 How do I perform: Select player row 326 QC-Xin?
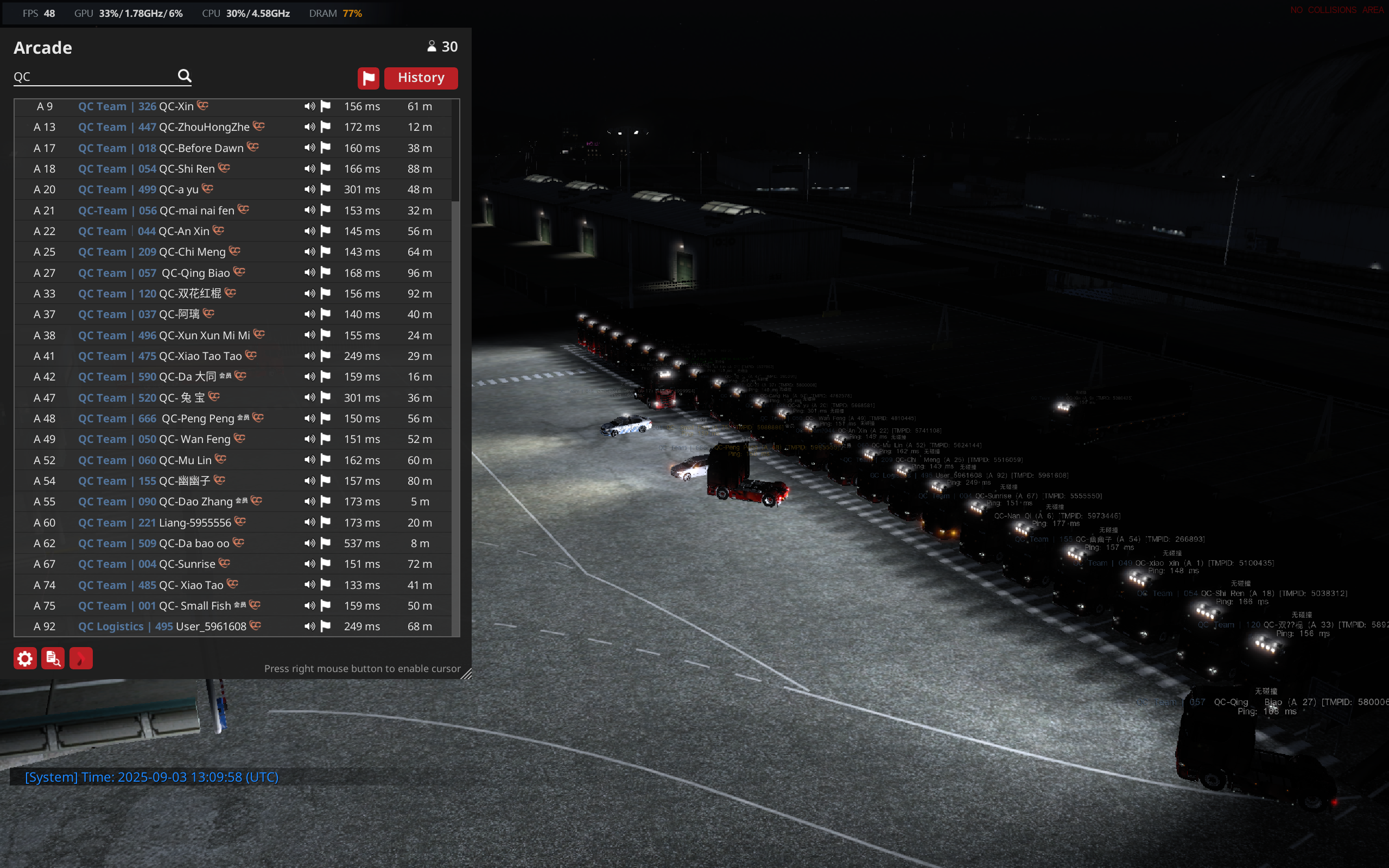point(176,106)
